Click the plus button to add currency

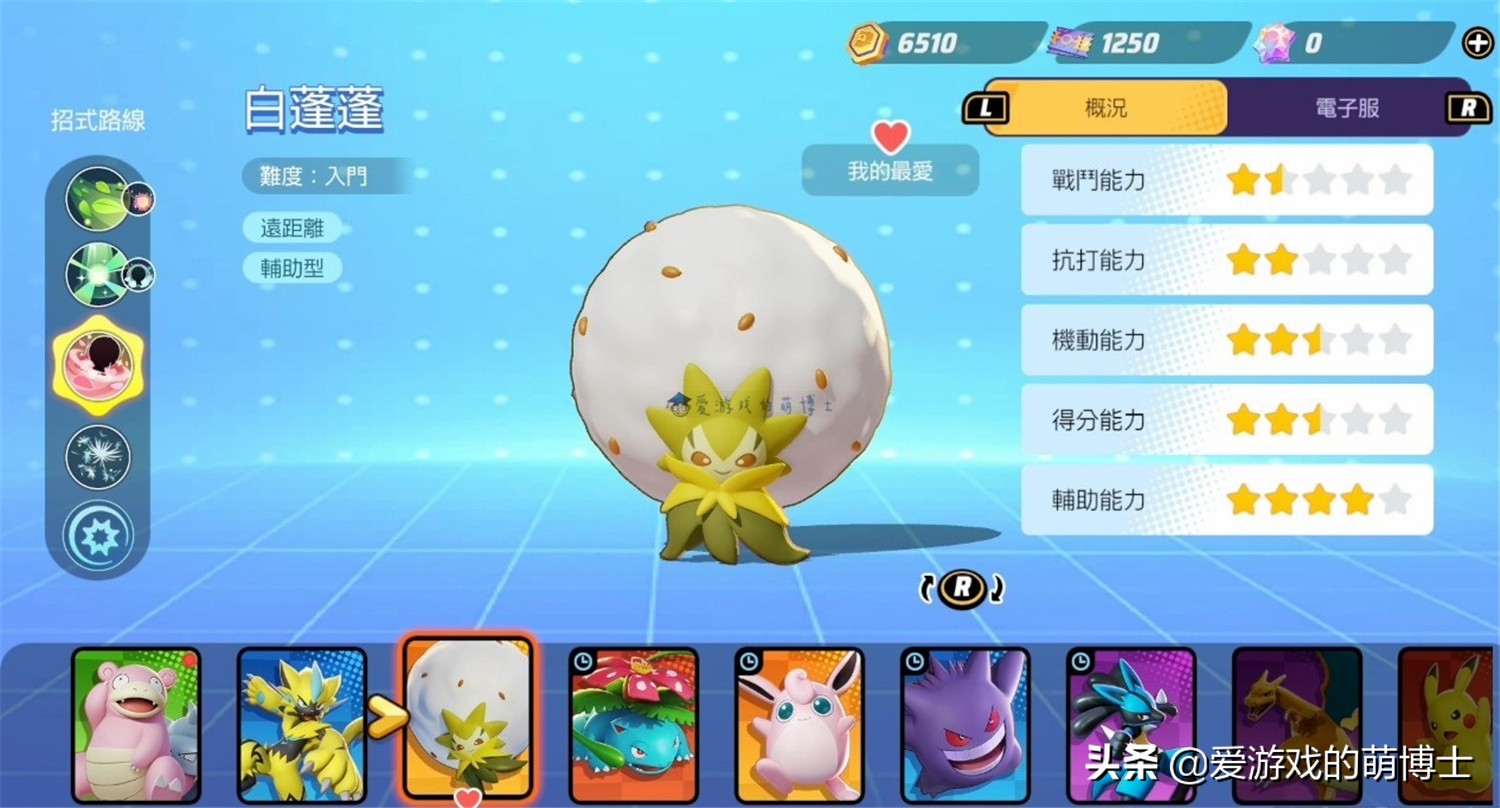click(x=1477, y=42)
